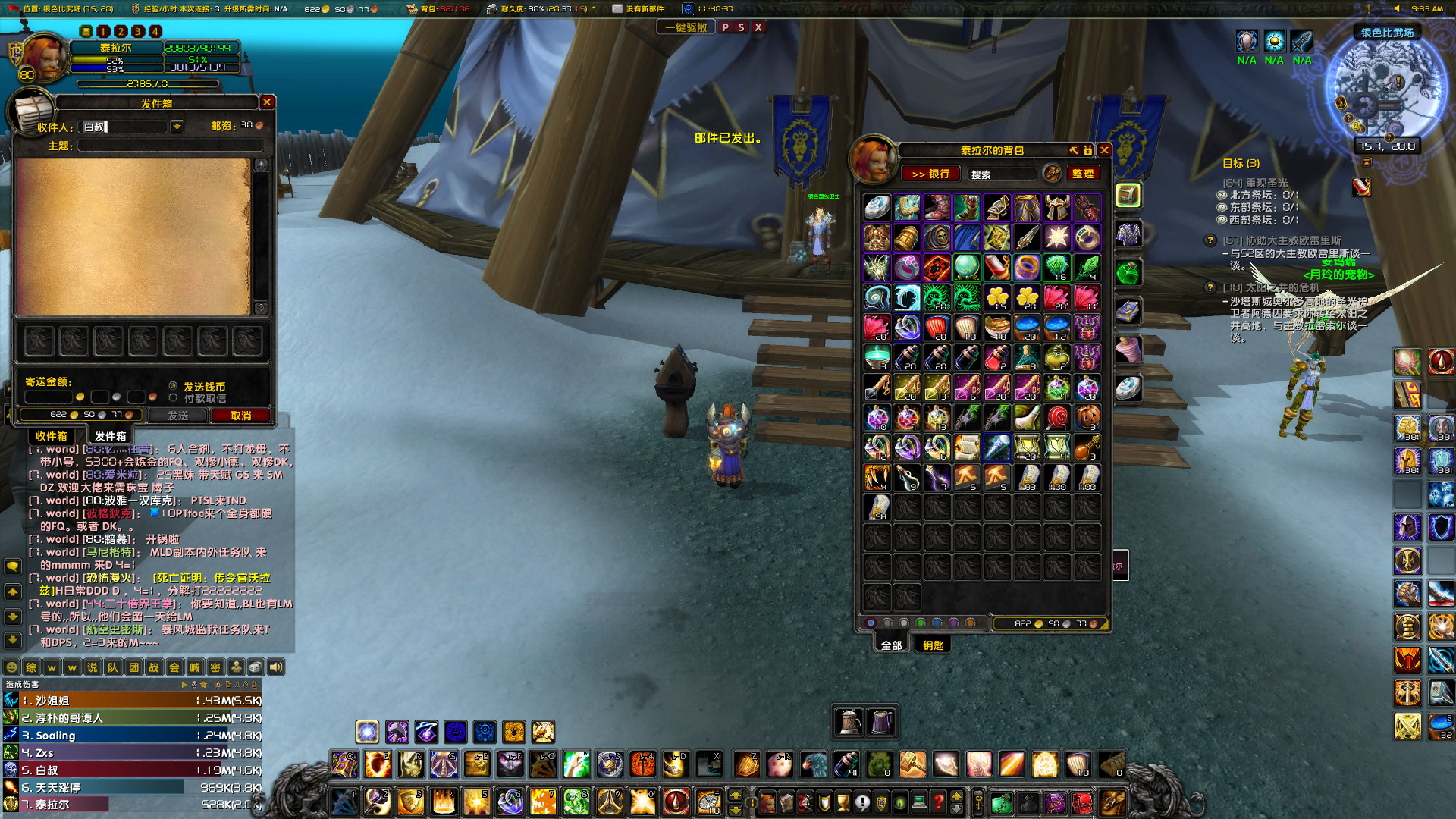Click an N/A equipment set icon below the clock
This screenshot has height=819, width=1456.
1246,42
